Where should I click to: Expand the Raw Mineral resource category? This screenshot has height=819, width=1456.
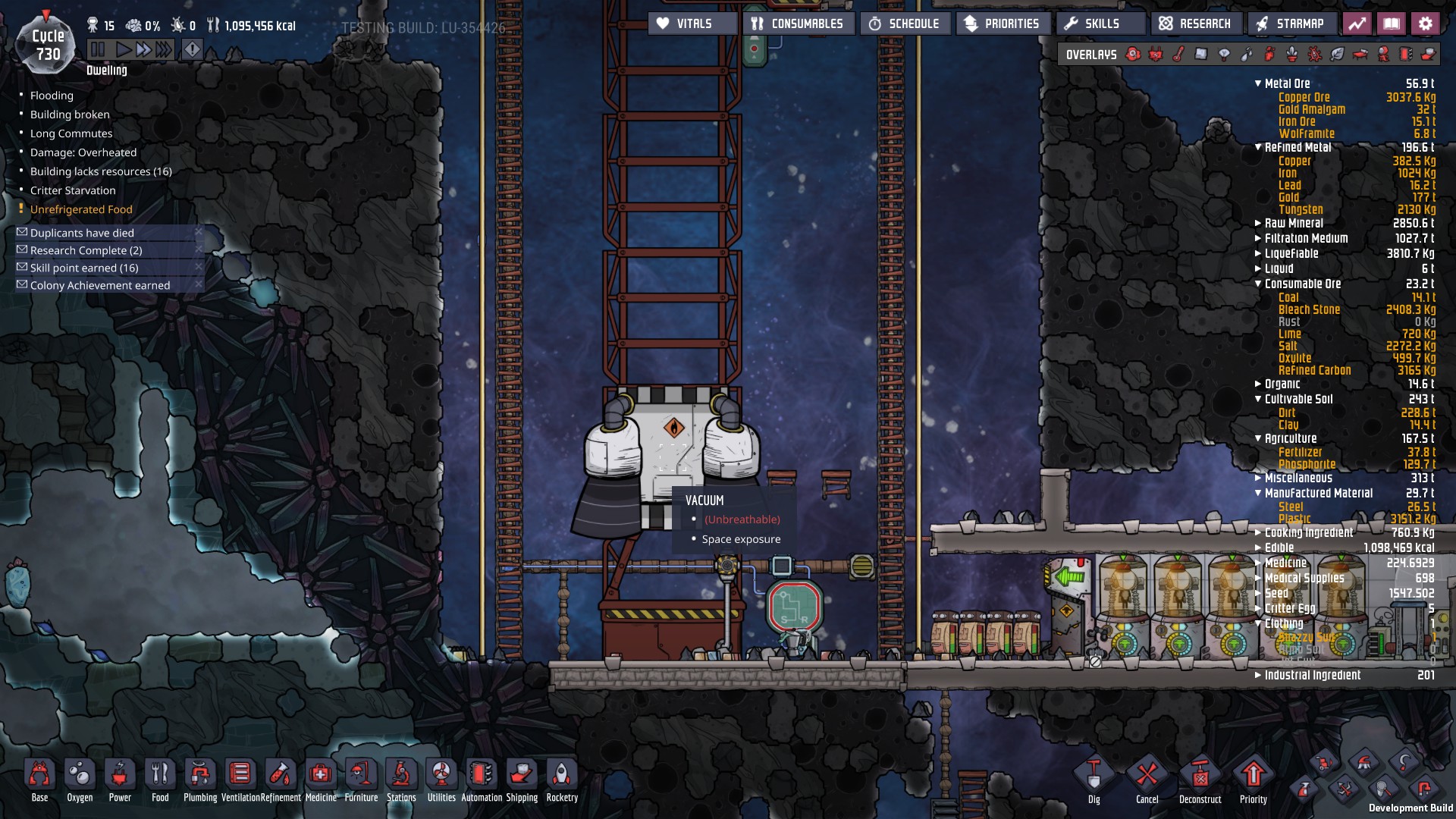point(1258,223)
